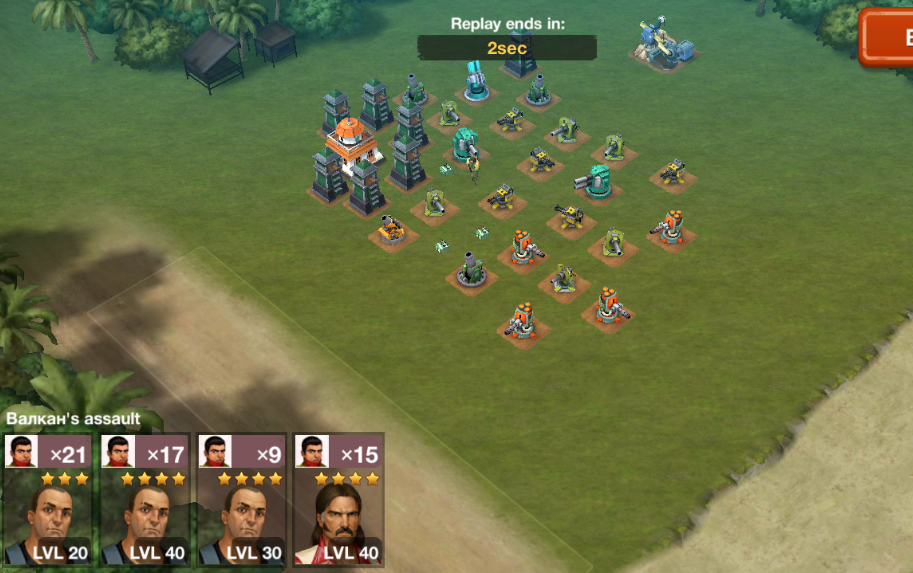Choose the x17 troop card with four stars

coord(144,500)
